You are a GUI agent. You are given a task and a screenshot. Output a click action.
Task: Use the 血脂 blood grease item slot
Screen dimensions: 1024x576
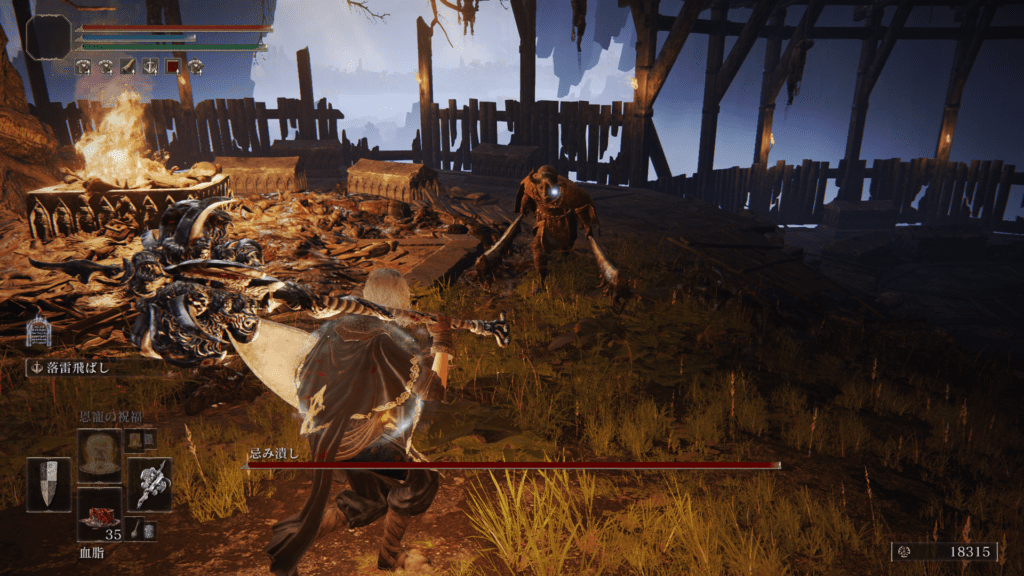(99, 513)
